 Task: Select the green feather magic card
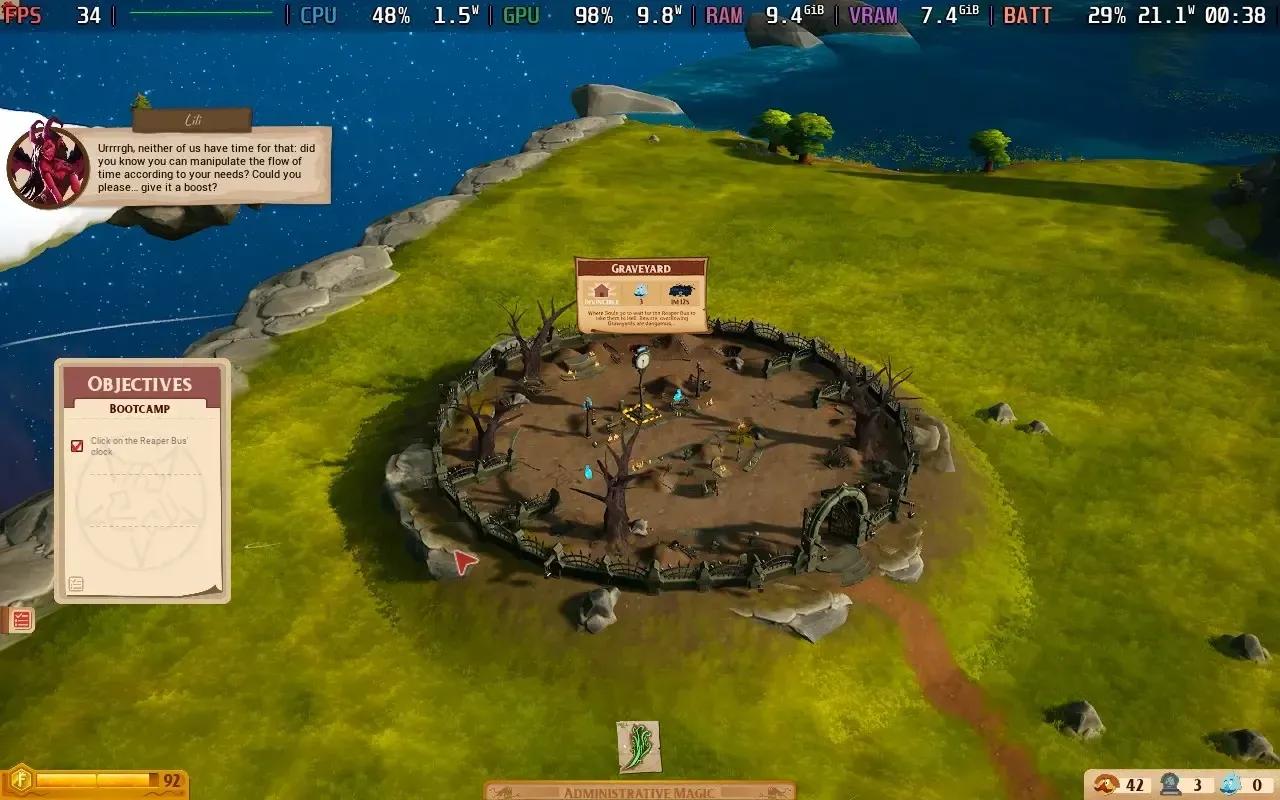[x=638, y=747]
